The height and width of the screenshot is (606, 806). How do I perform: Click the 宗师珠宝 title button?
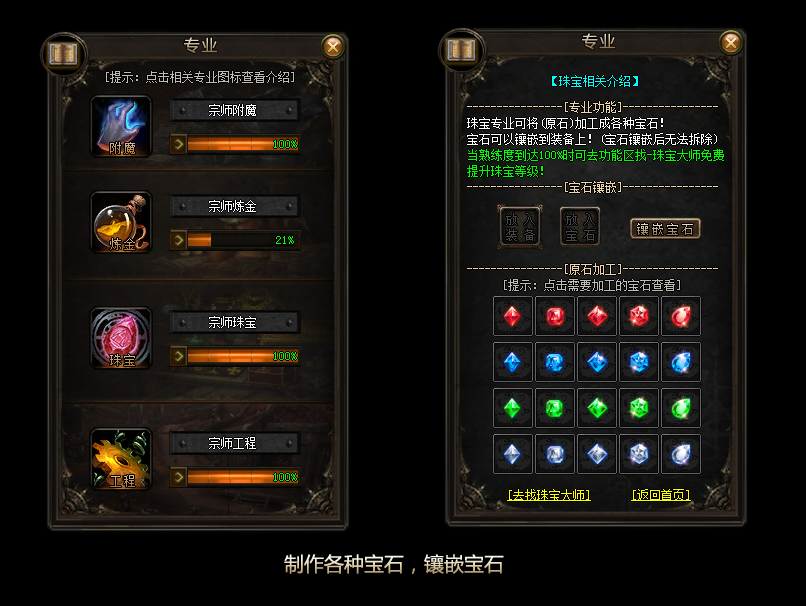(234, 322)
